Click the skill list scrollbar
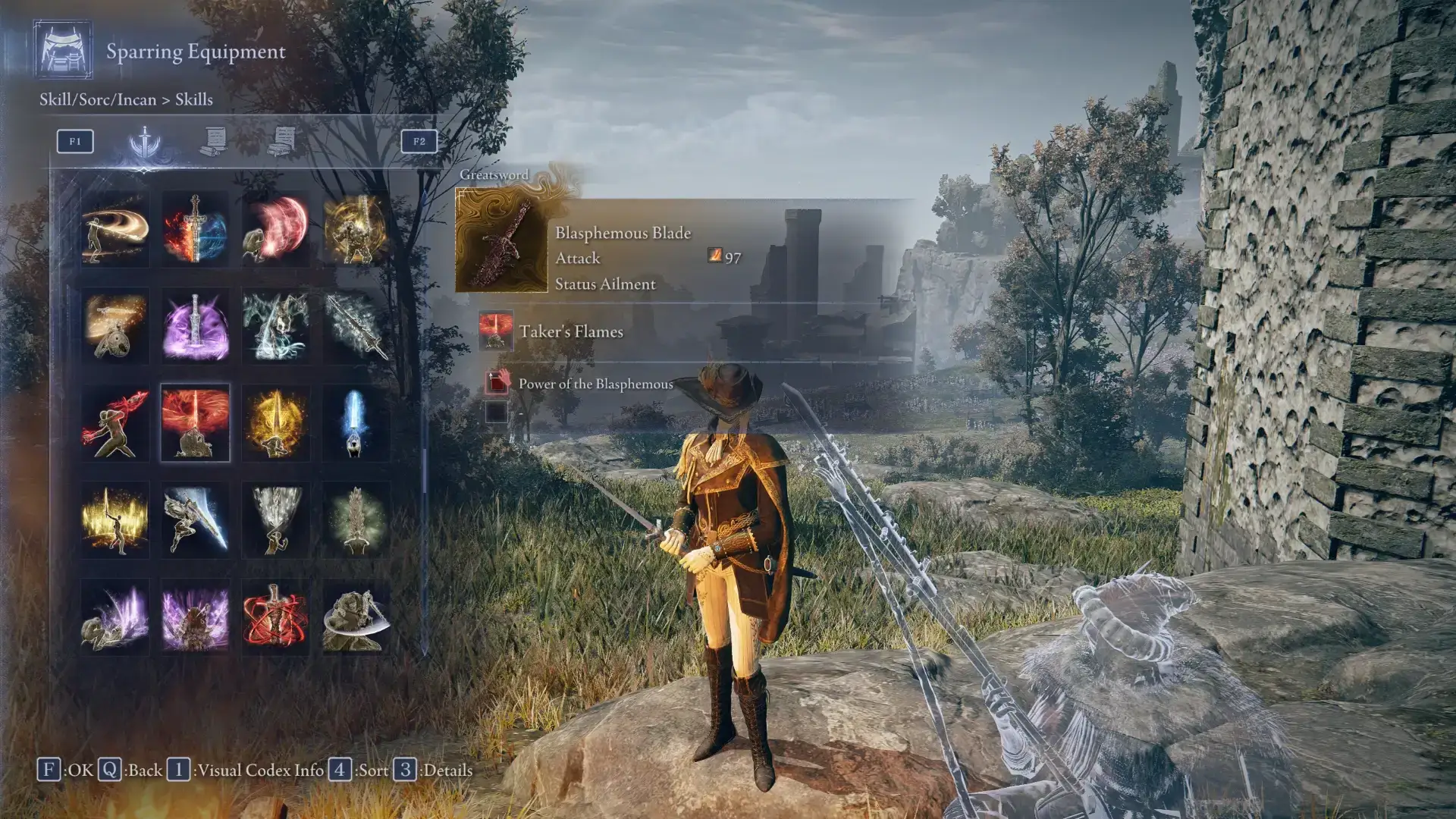The image size is (1456, 819). [x=425, y=470]
